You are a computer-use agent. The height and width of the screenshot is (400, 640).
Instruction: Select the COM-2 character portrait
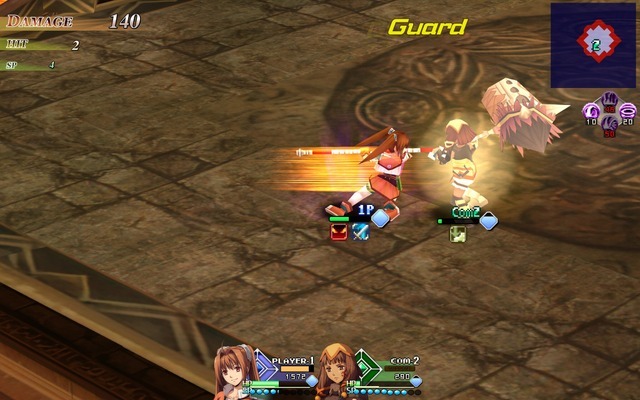pos(338,372)
